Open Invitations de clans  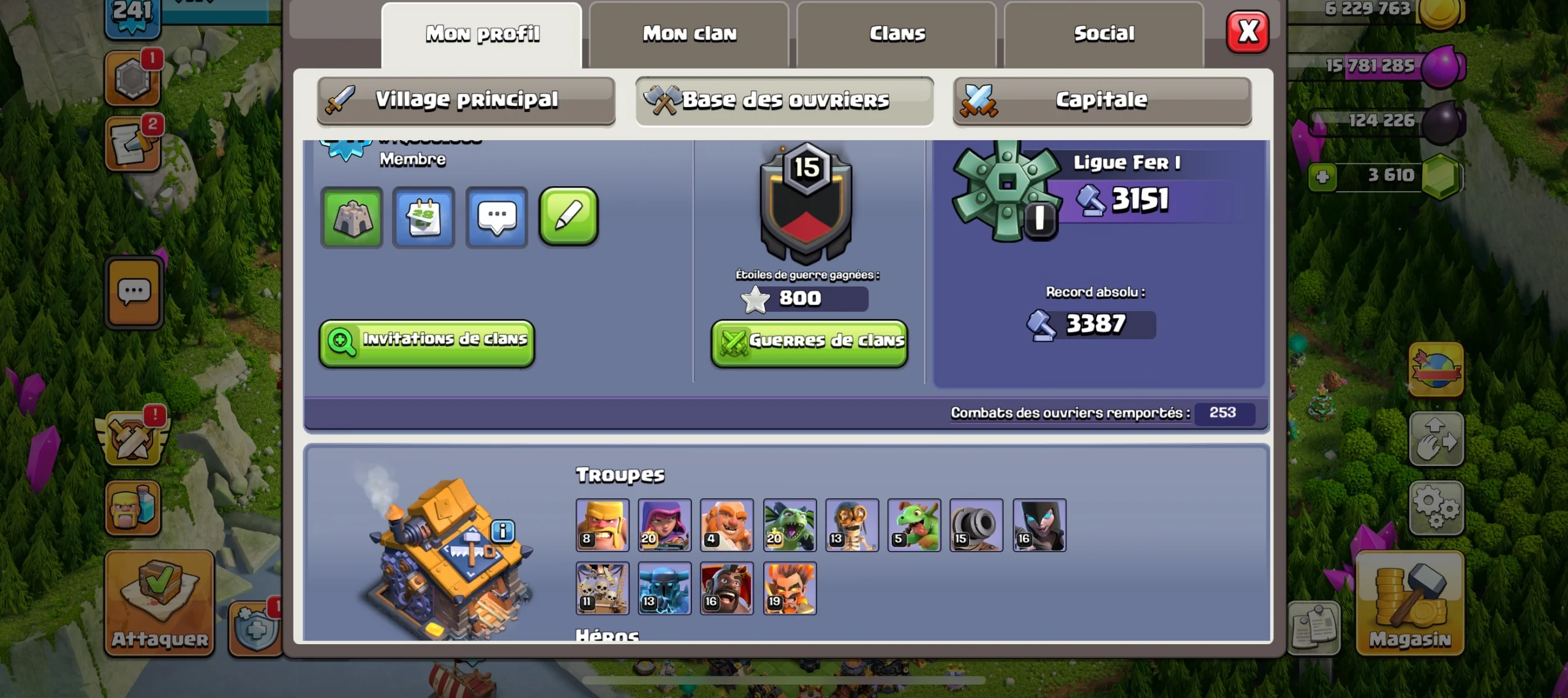click(427, 342)
